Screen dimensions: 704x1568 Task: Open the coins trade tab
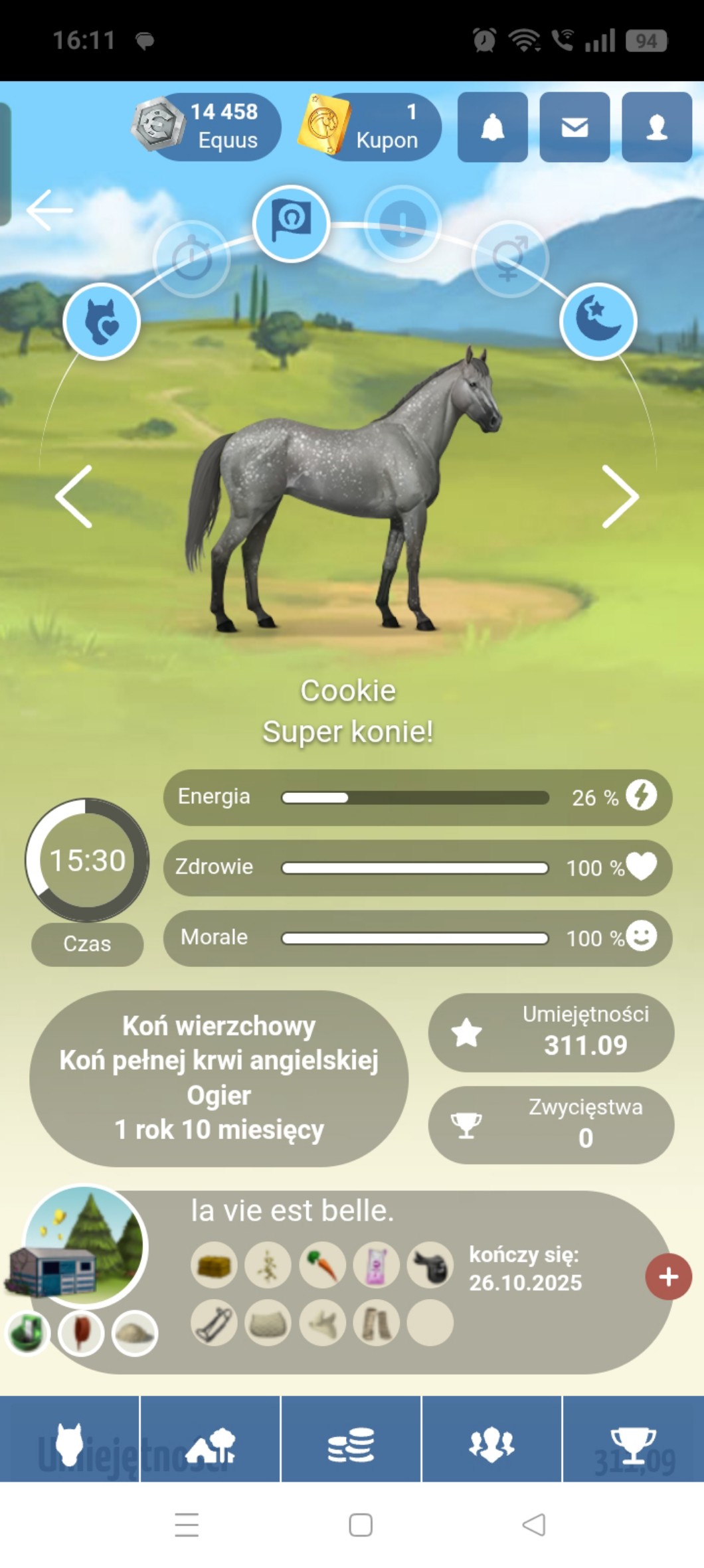(351, 1444)
